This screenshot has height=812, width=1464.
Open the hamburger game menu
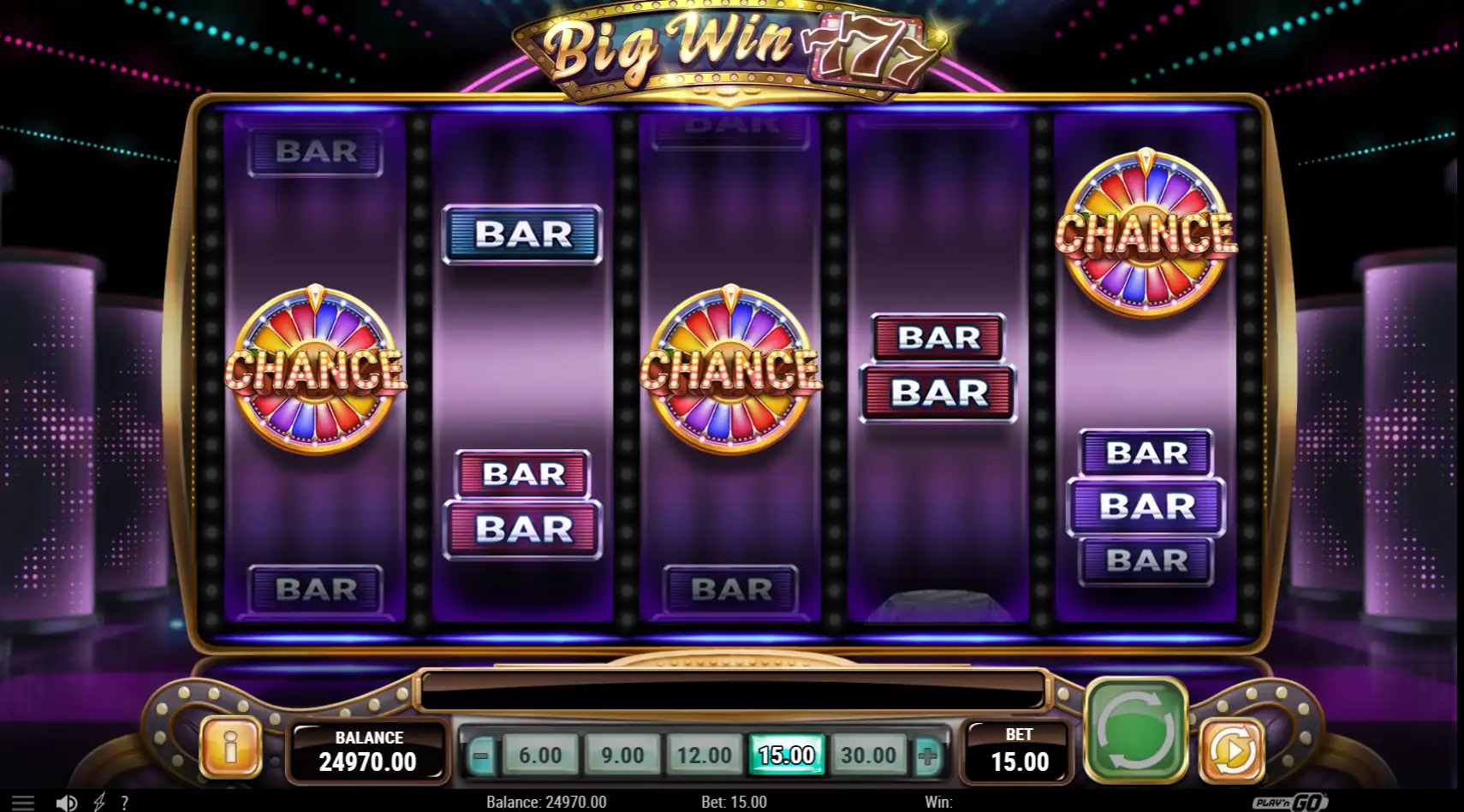(x=22, y=803)
